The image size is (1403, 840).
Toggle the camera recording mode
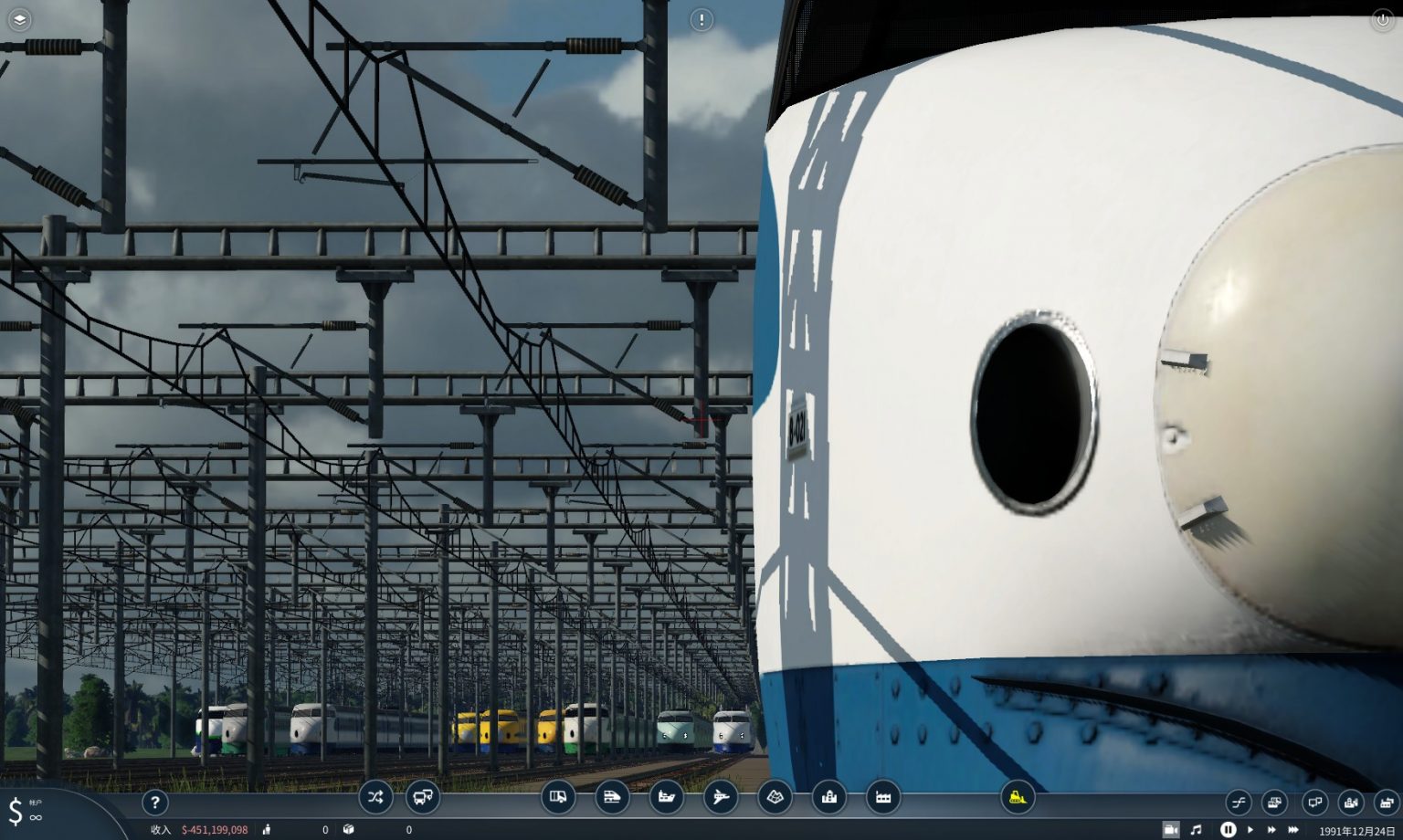1172,830
